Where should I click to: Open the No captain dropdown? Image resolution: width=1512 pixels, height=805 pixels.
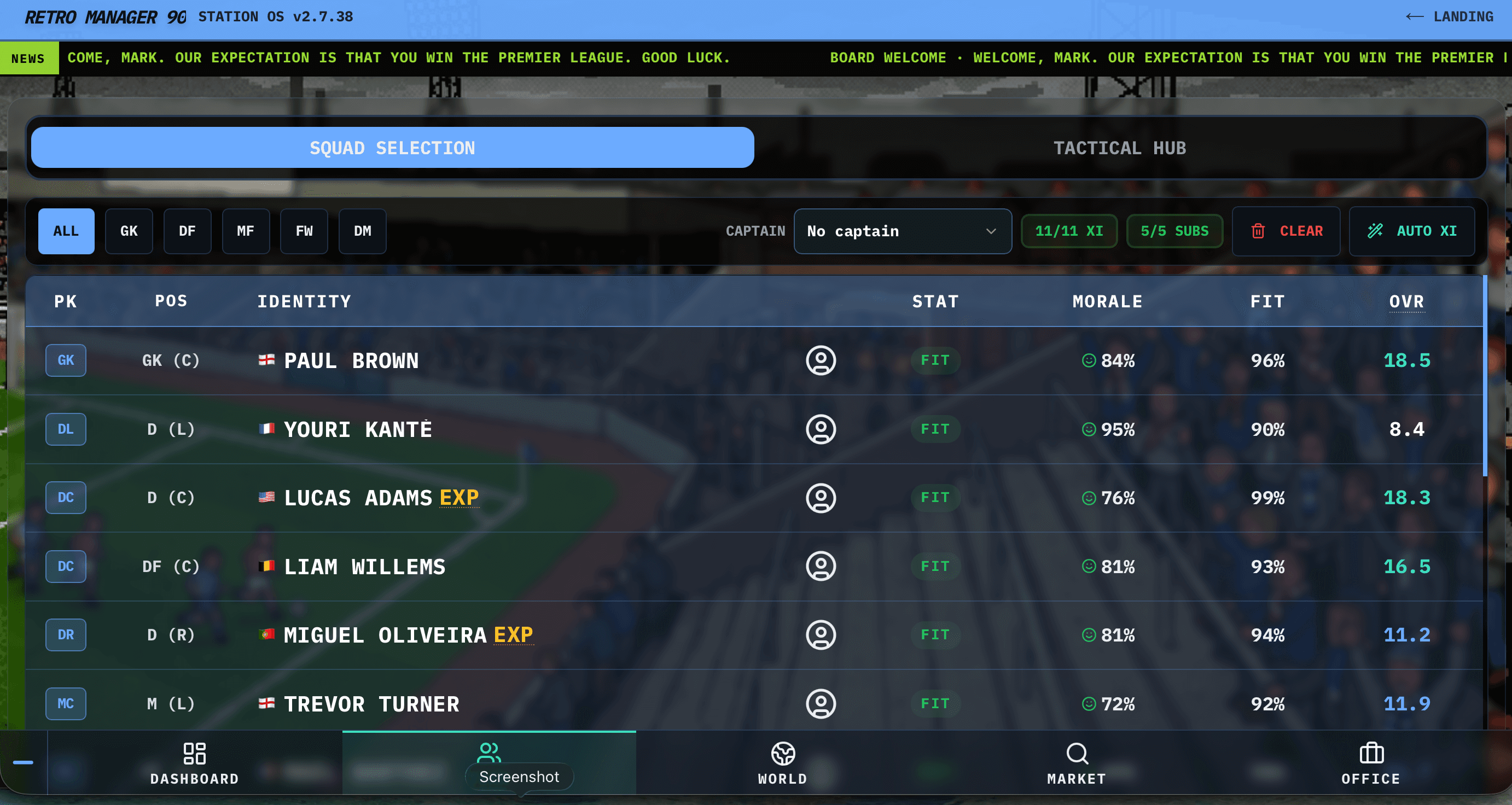[x=902, y=231]
